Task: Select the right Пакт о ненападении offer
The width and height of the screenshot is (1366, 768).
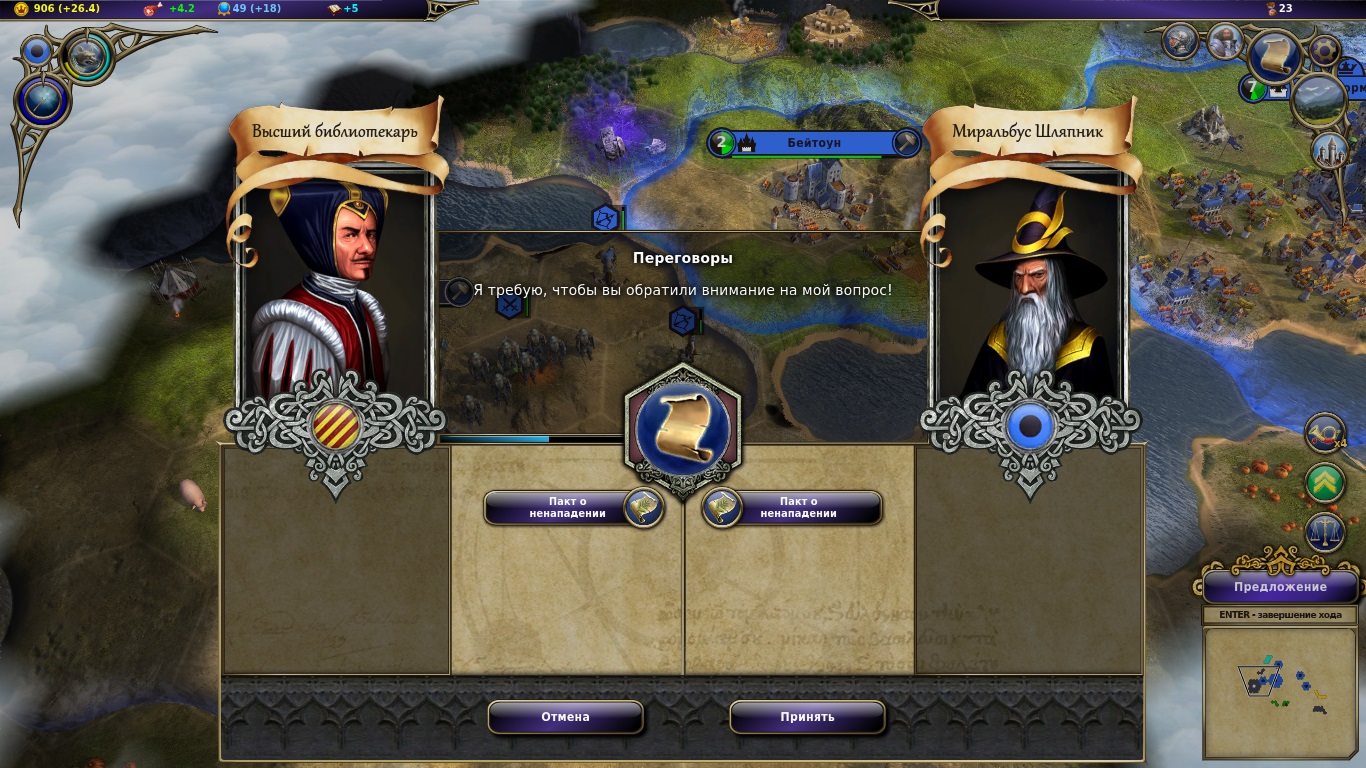Action: (792, 508)
